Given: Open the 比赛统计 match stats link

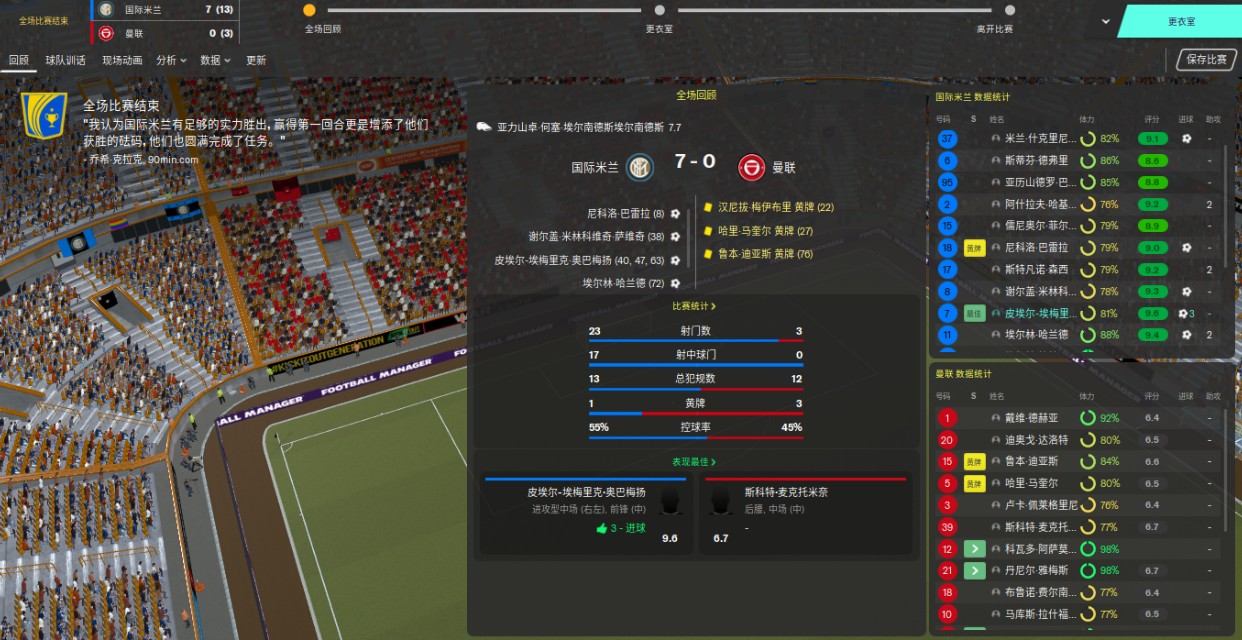Looking at the screenshot, I should (x=695, y=306).
